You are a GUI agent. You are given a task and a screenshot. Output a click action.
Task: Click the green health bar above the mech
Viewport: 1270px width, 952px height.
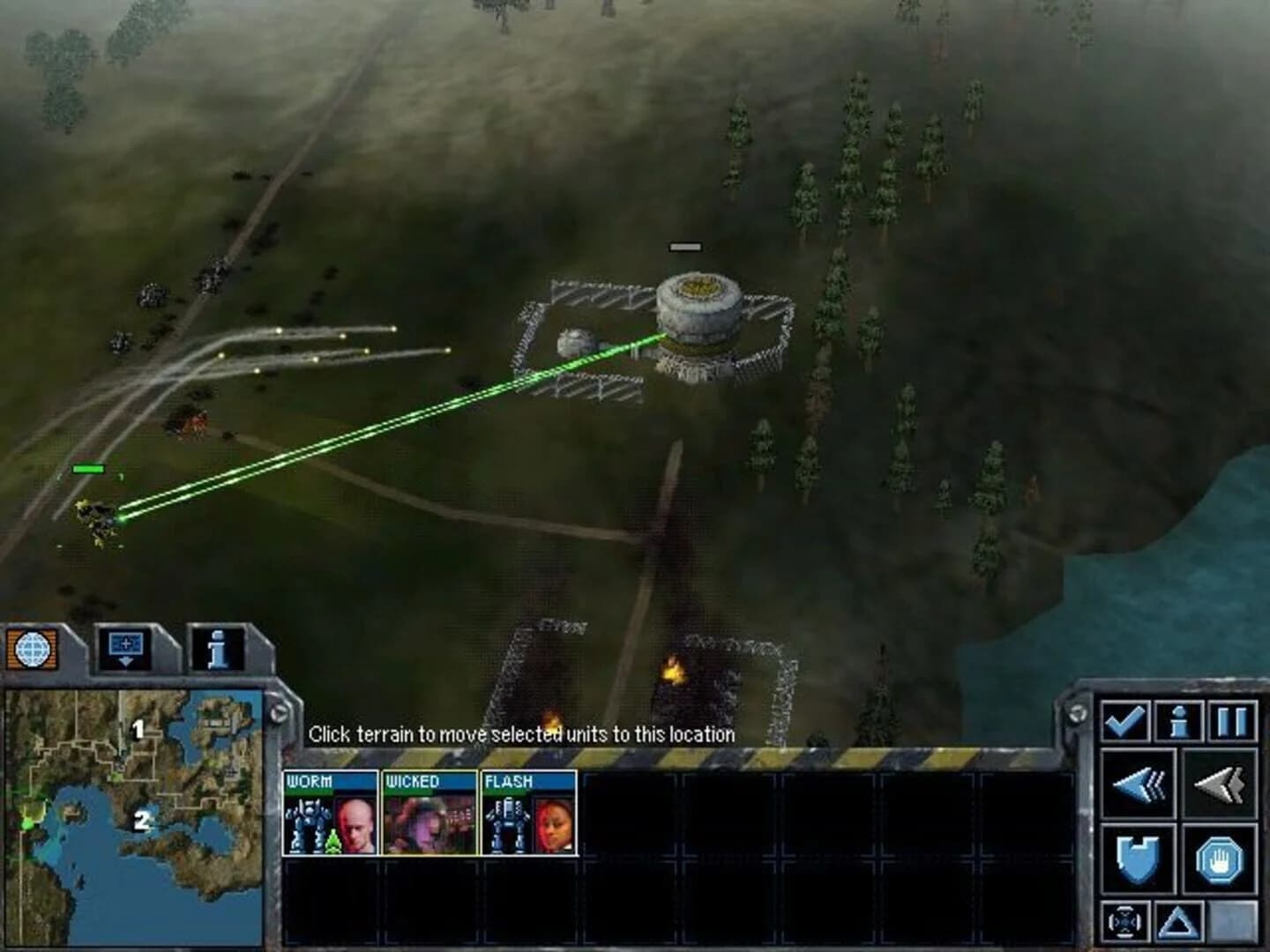88,469
